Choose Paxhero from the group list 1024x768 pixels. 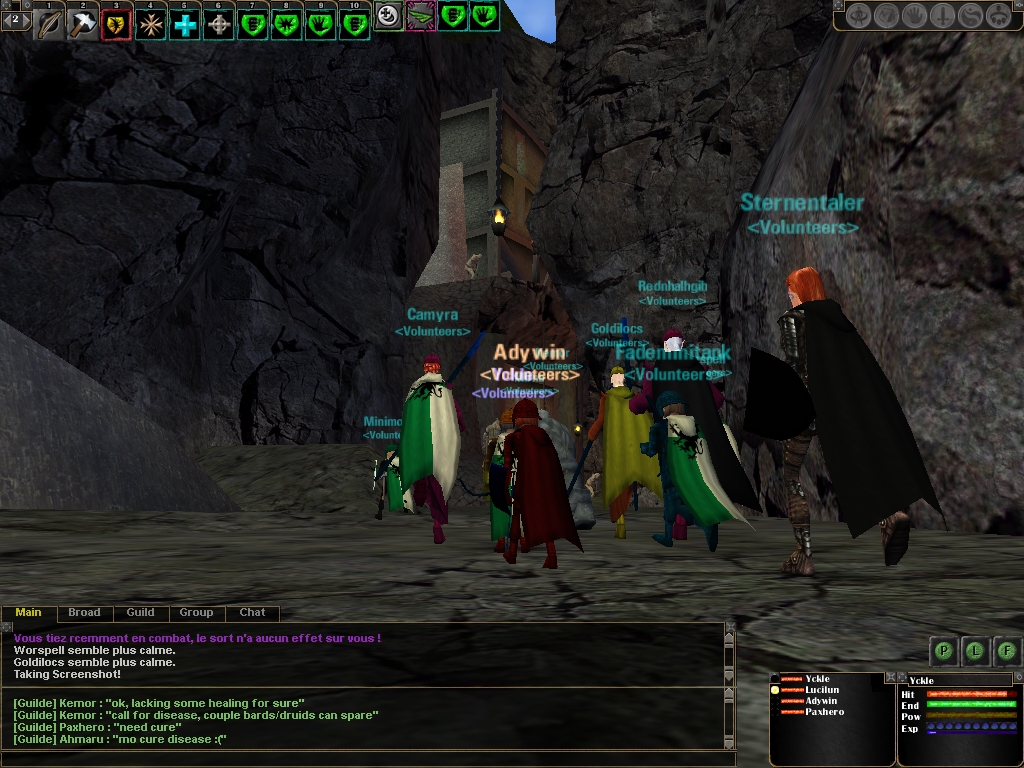tap(824, 712)
